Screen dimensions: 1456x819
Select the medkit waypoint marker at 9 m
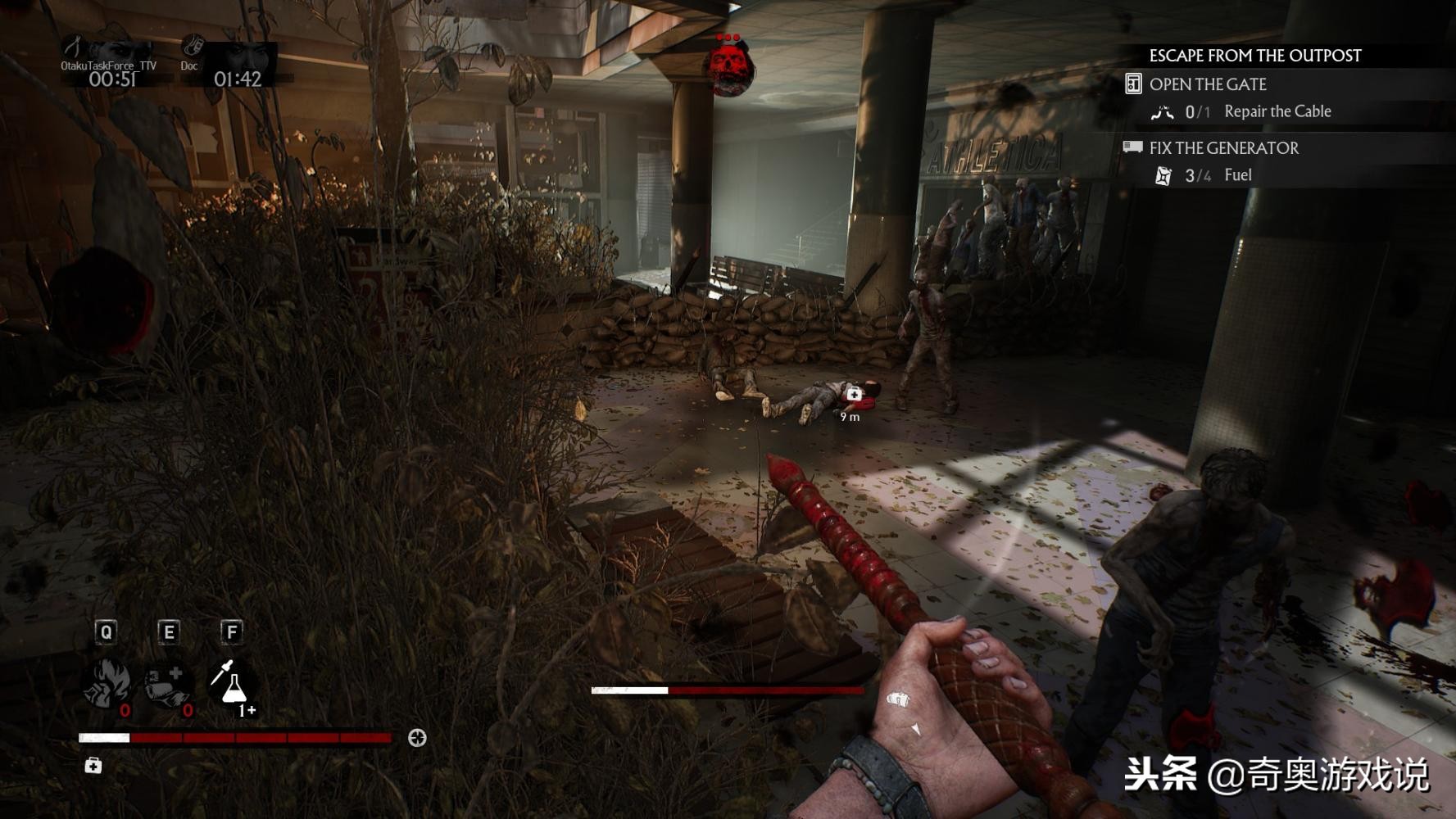point(854,395)
